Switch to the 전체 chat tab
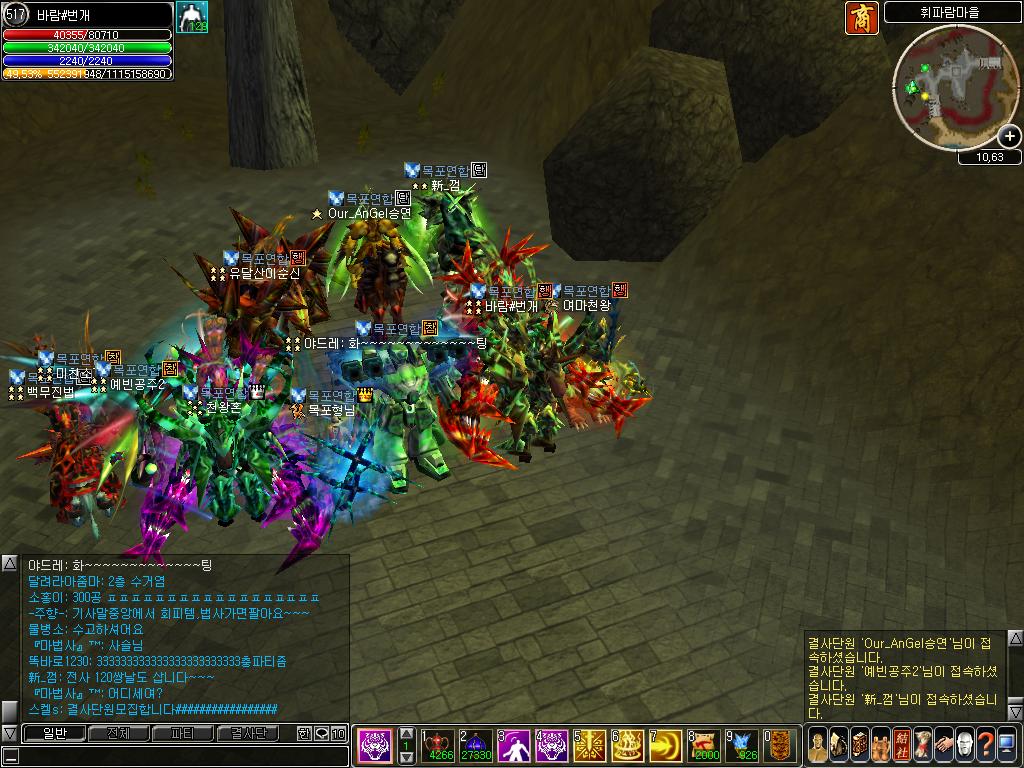The width and height of the screenshot is (1024, 768). (x=118, y=733)
